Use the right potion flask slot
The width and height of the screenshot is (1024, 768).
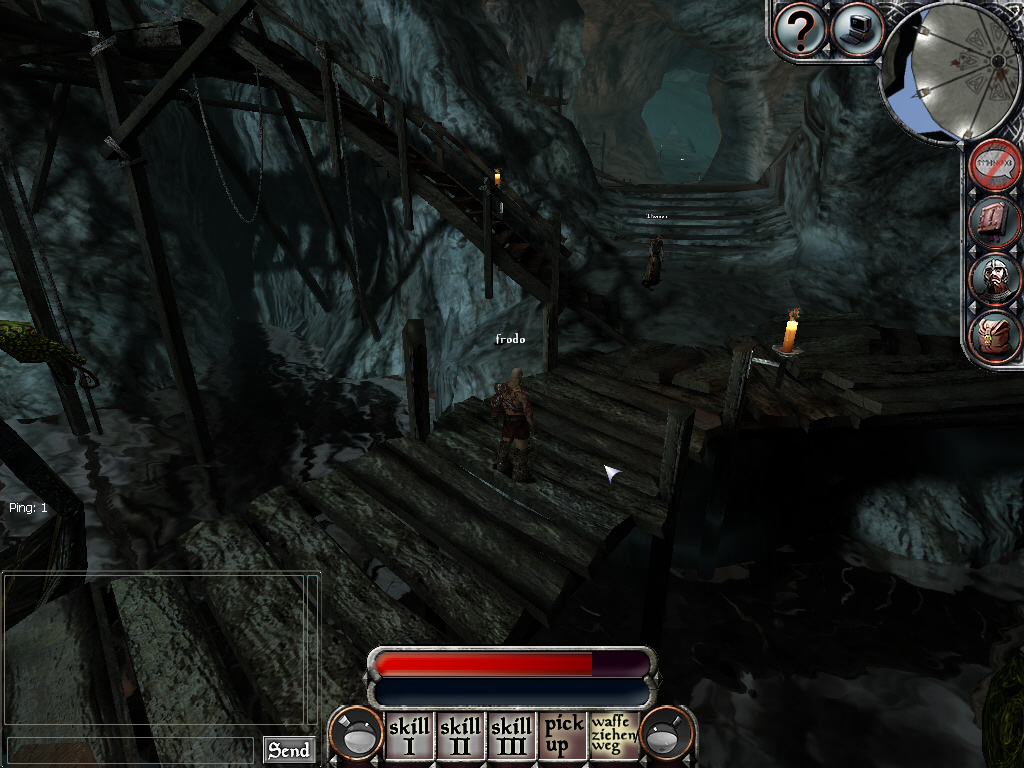667,735
